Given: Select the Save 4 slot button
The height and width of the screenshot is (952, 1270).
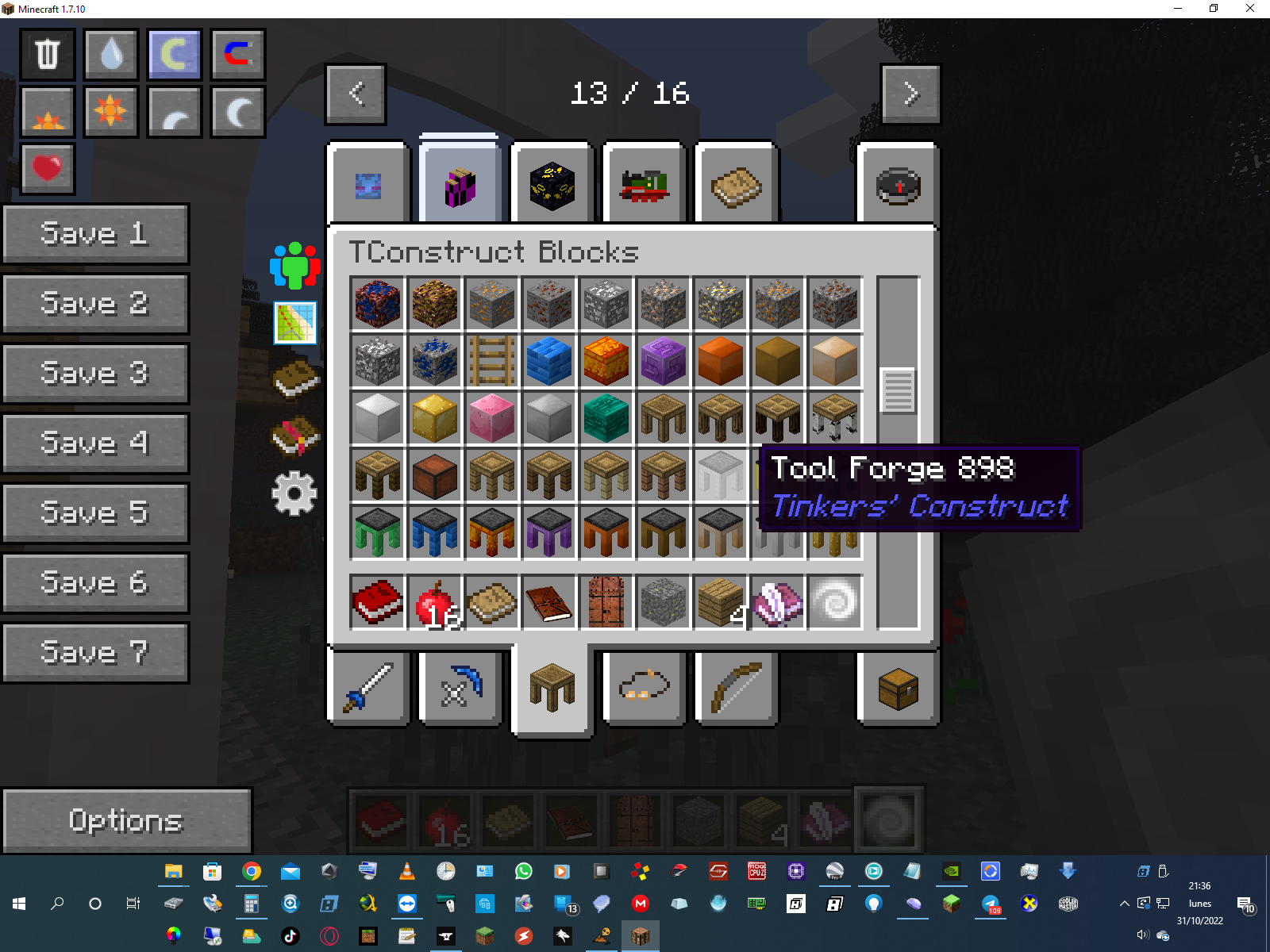Looking at the screenshot, I should point(95,443).
